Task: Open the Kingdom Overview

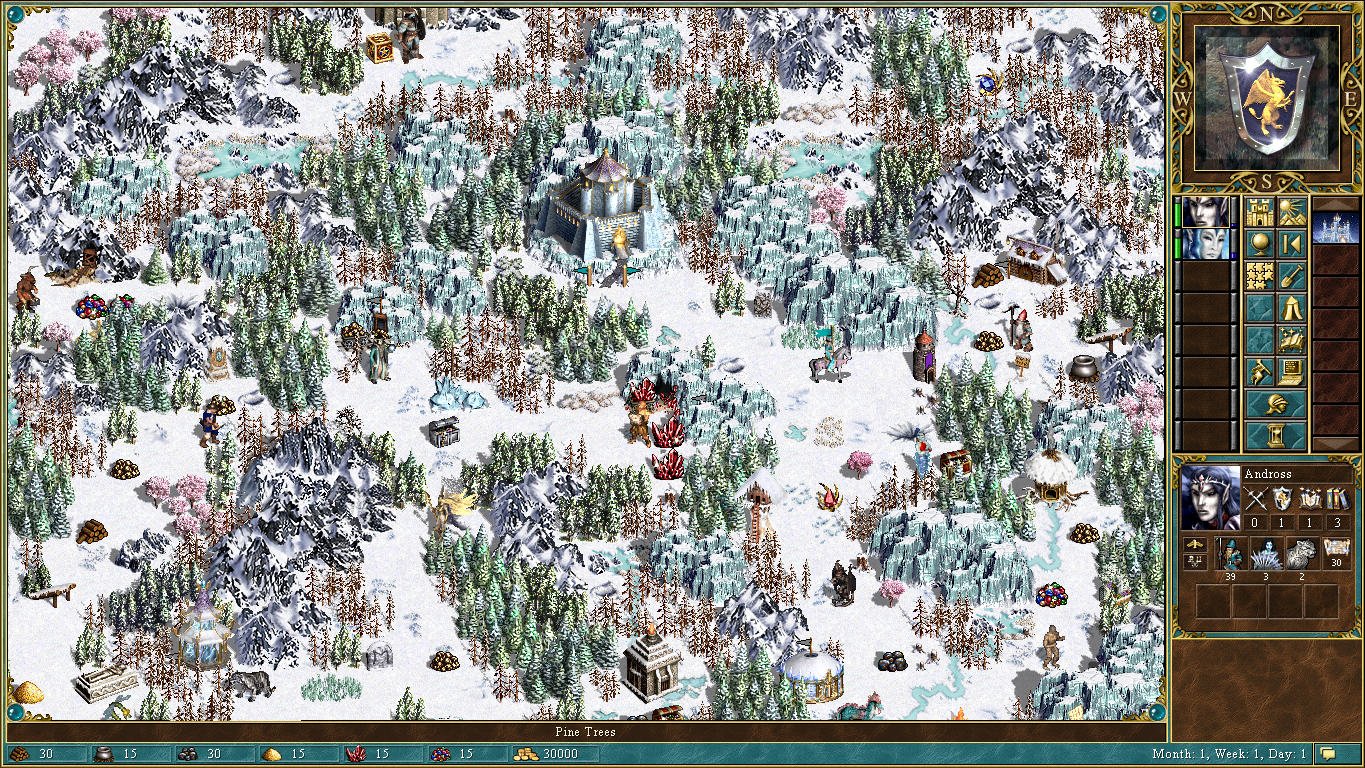Action: pyautogui.click(x=1260, y=212)
